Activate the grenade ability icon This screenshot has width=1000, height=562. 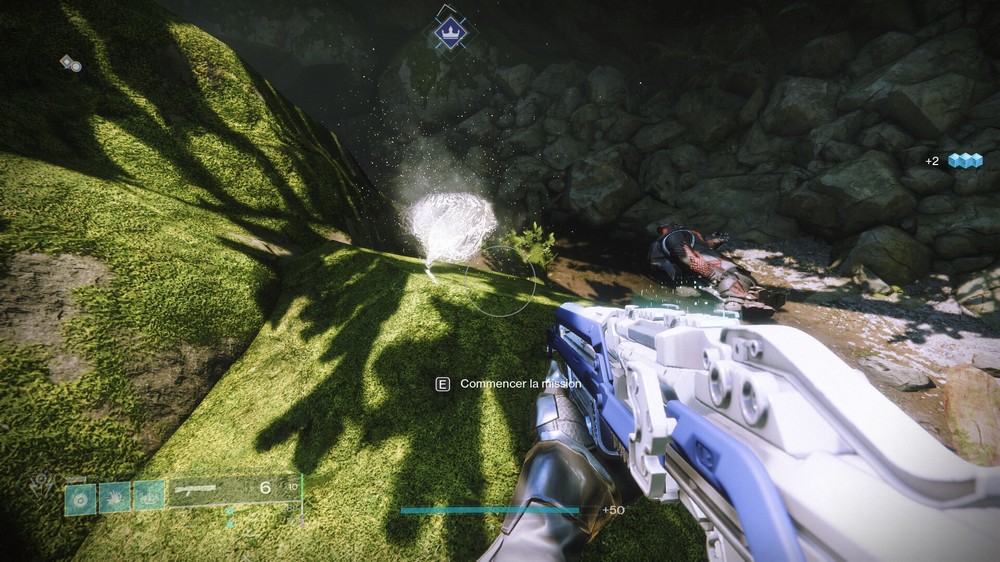point(81,497)
